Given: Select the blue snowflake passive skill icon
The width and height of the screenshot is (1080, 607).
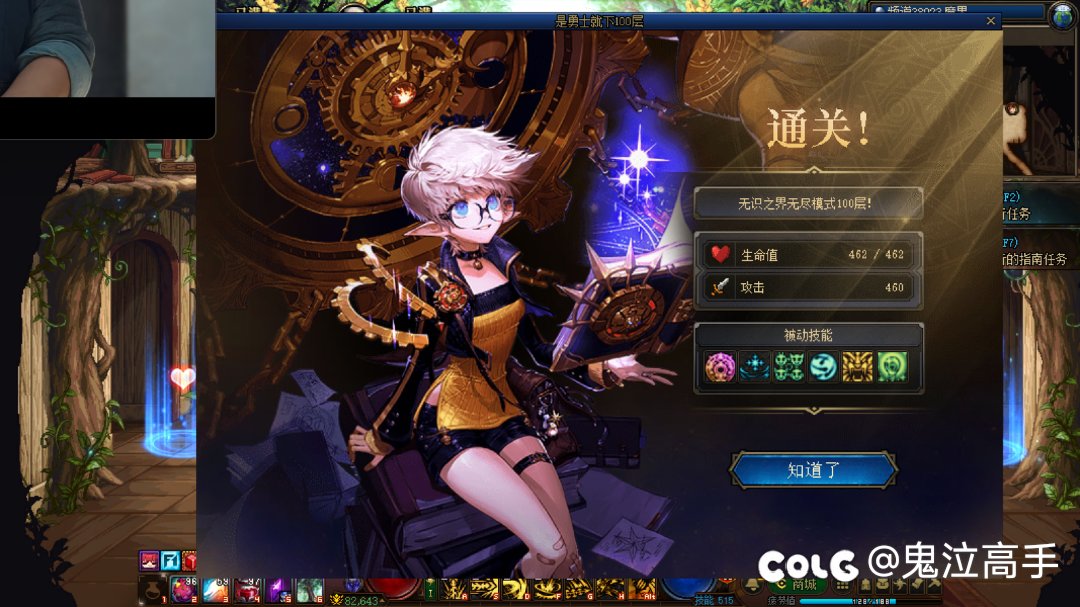Looking at the screenshot, I should [754, 368].
